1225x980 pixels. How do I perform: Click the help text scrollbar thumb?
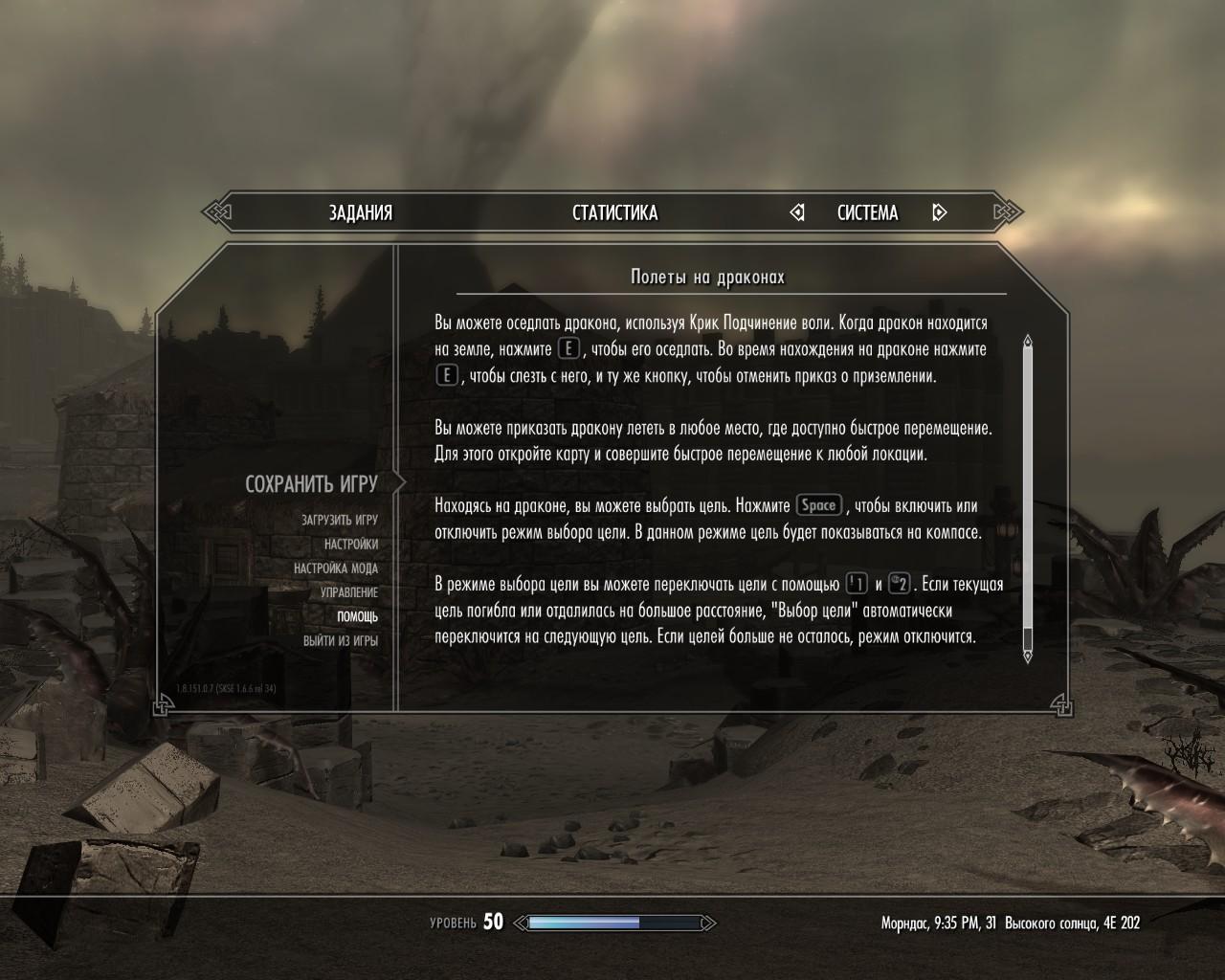pos(1028,488)
